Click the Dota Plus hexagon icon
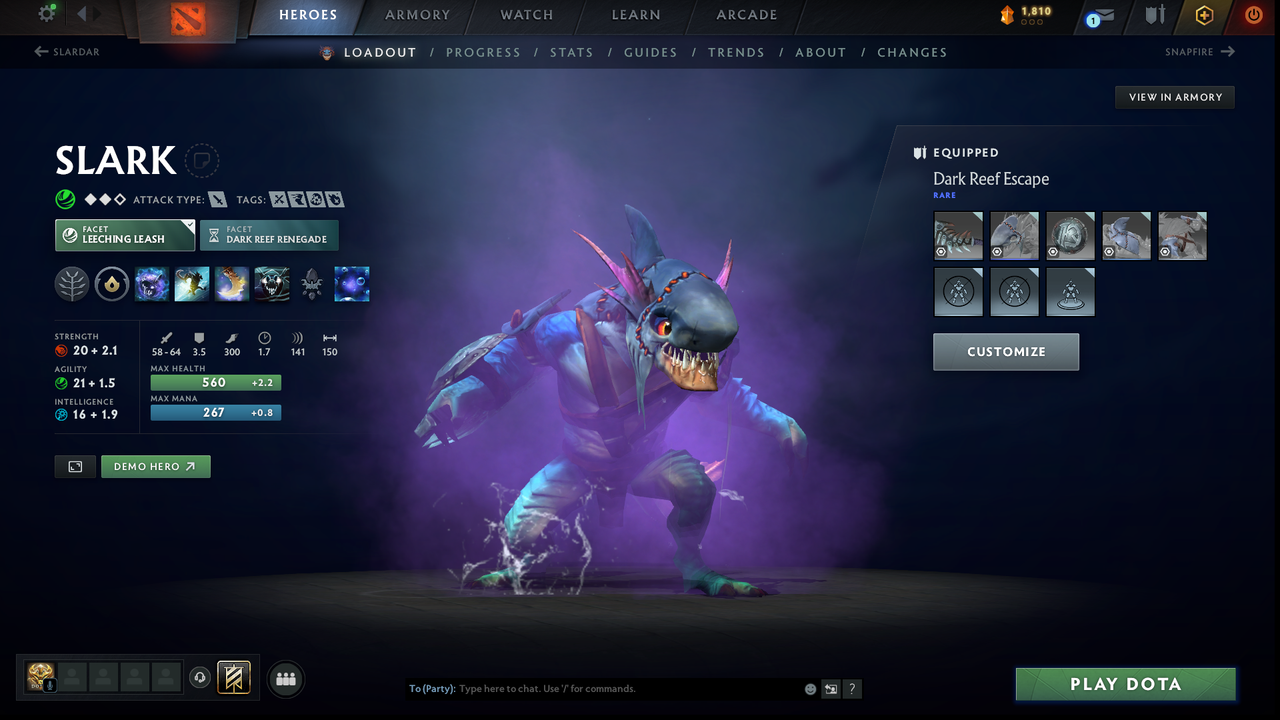The width and height of the screenshot is (1280, 720). 1204,15
